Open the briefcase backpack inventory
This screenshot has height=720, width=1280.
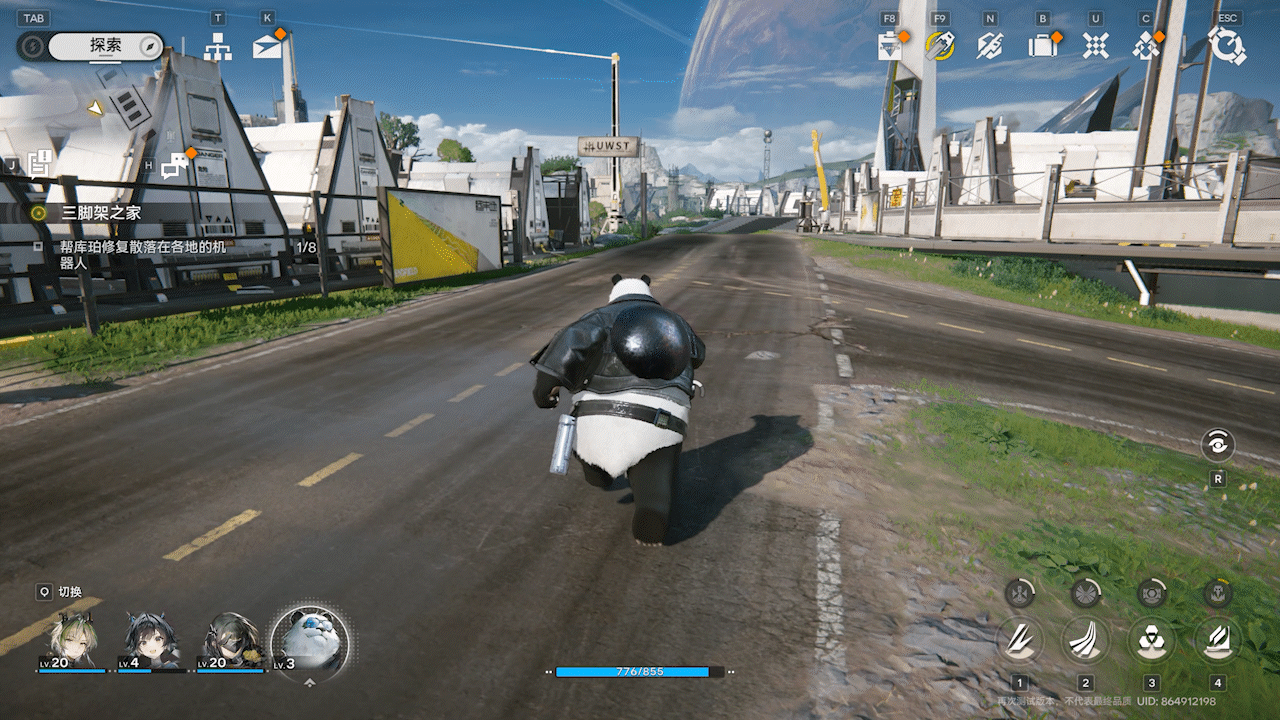pyautogui.click(x=1043, y=46)
